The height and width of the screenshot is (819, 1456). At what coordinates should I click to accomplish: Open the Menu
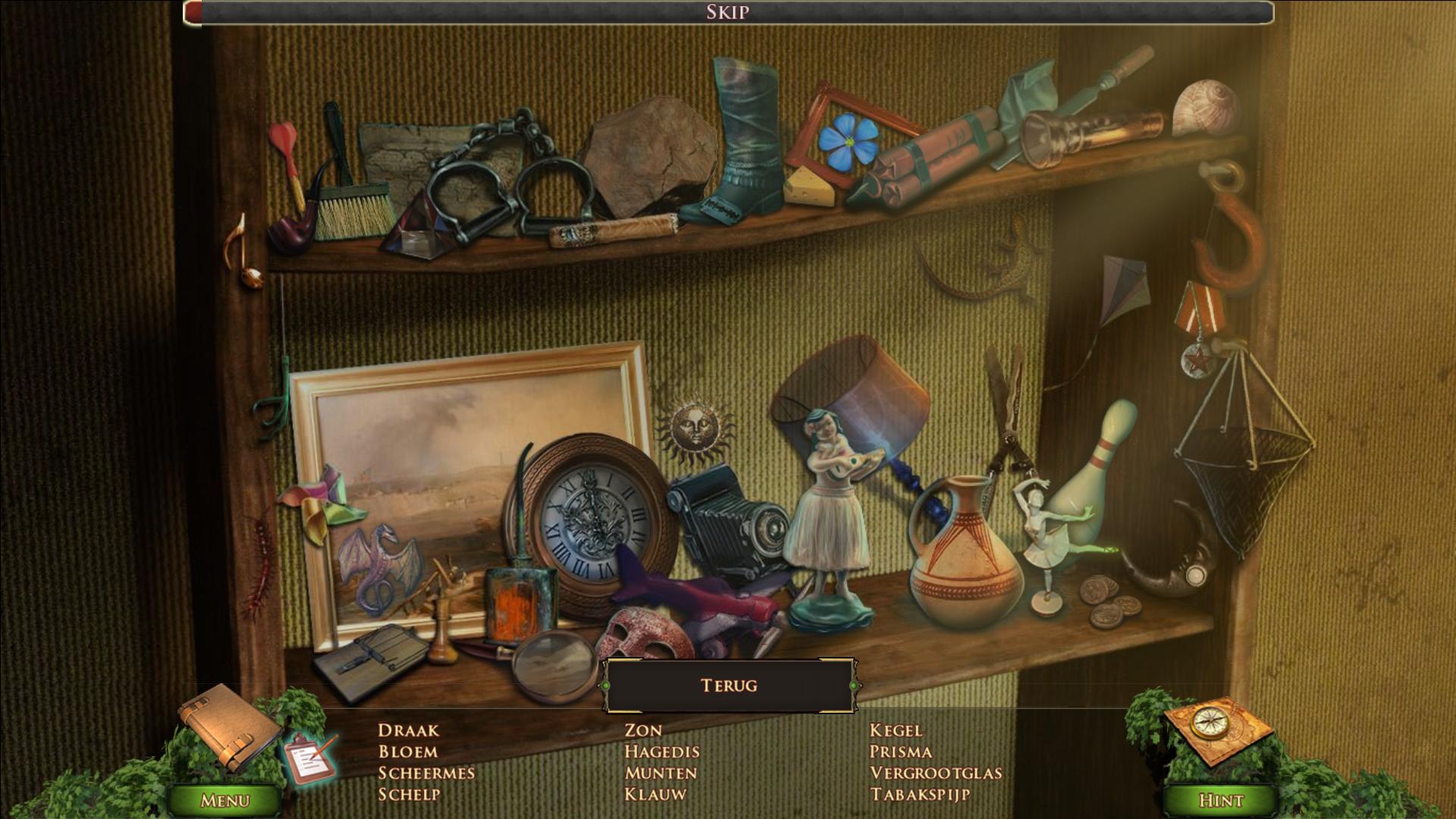pos(224,800)
